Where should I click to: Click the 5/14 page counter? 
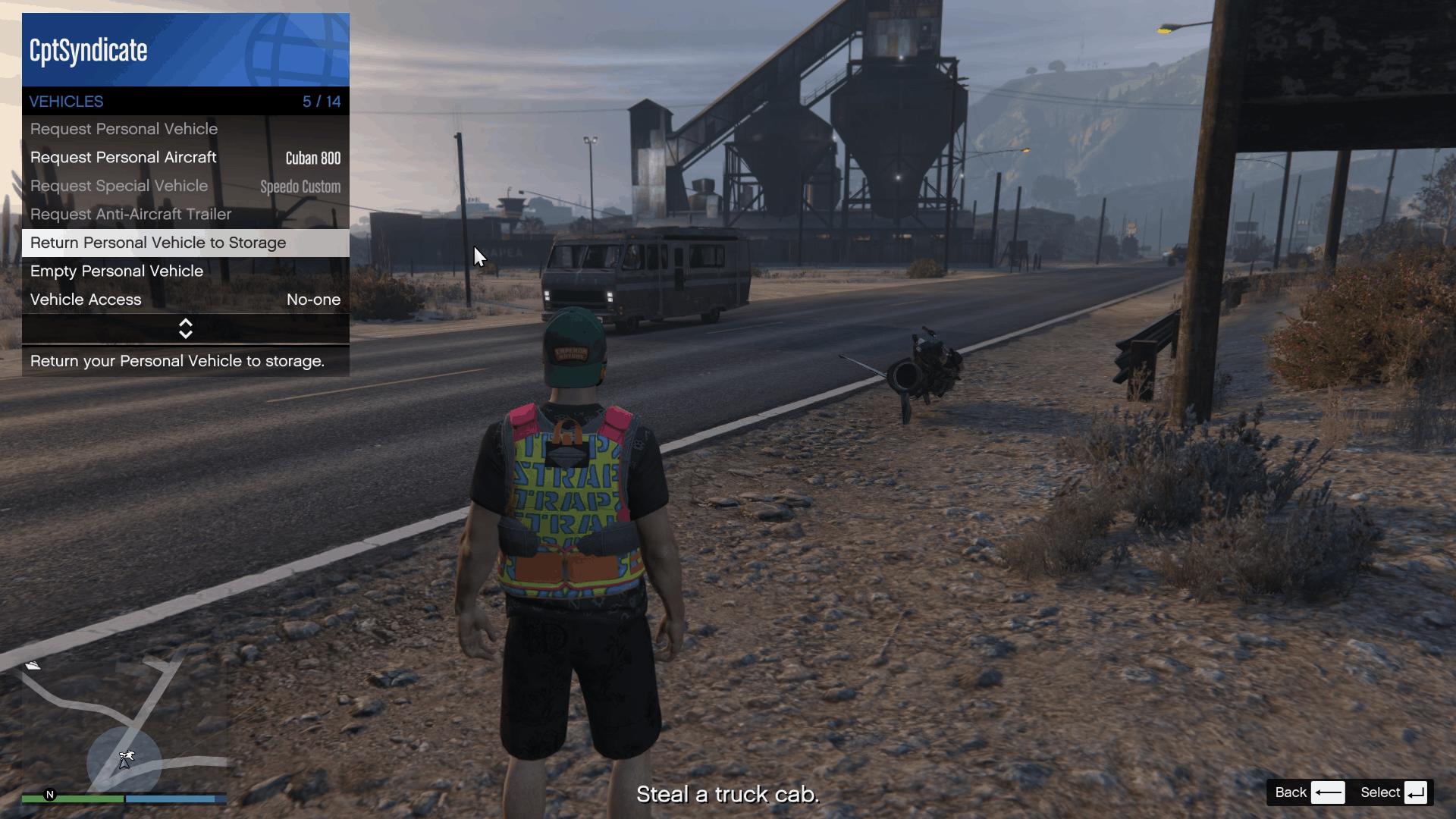tap(322, 101)
